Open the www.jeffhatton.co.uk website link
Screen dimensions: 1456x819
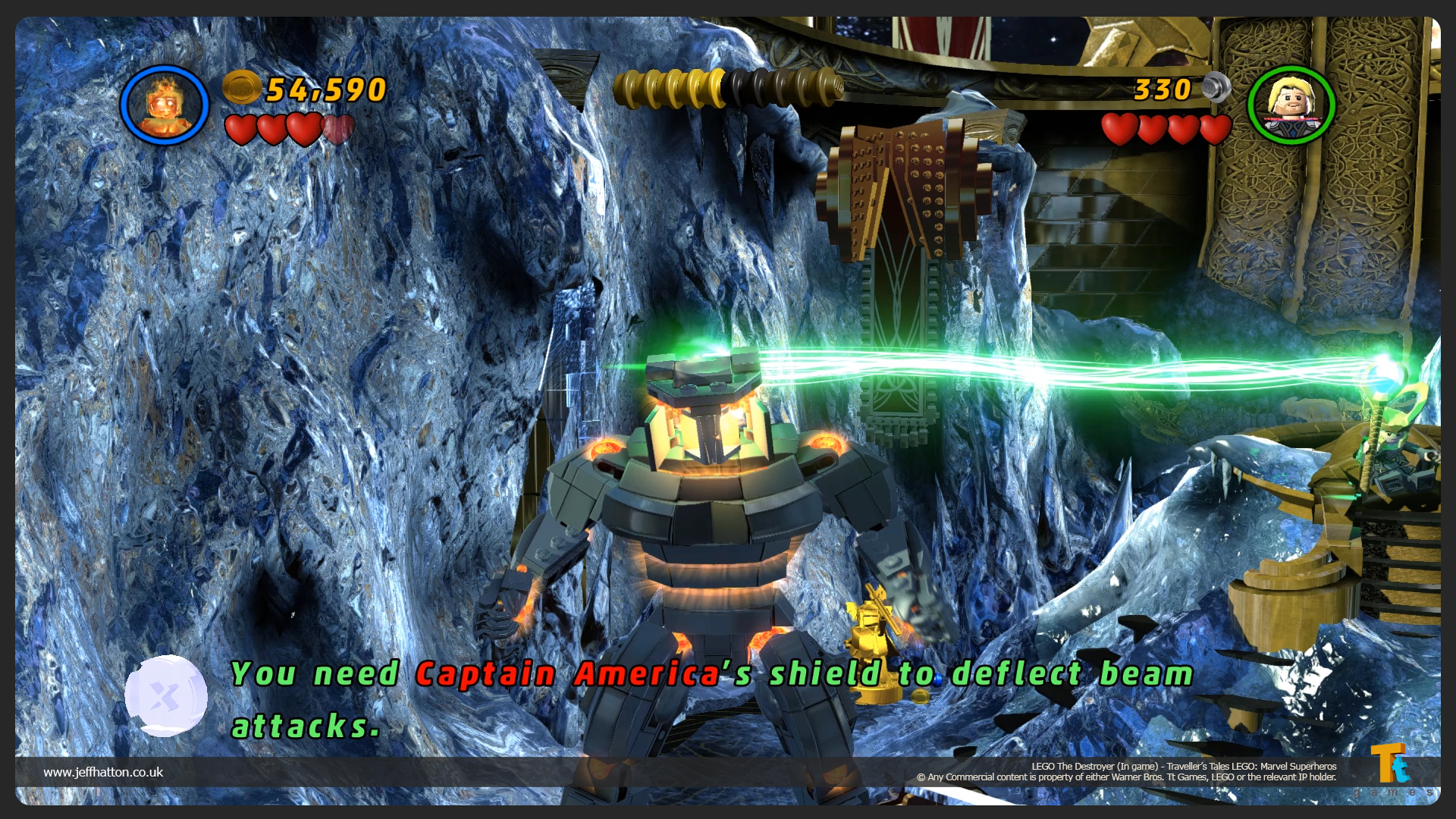pos(103,772)
